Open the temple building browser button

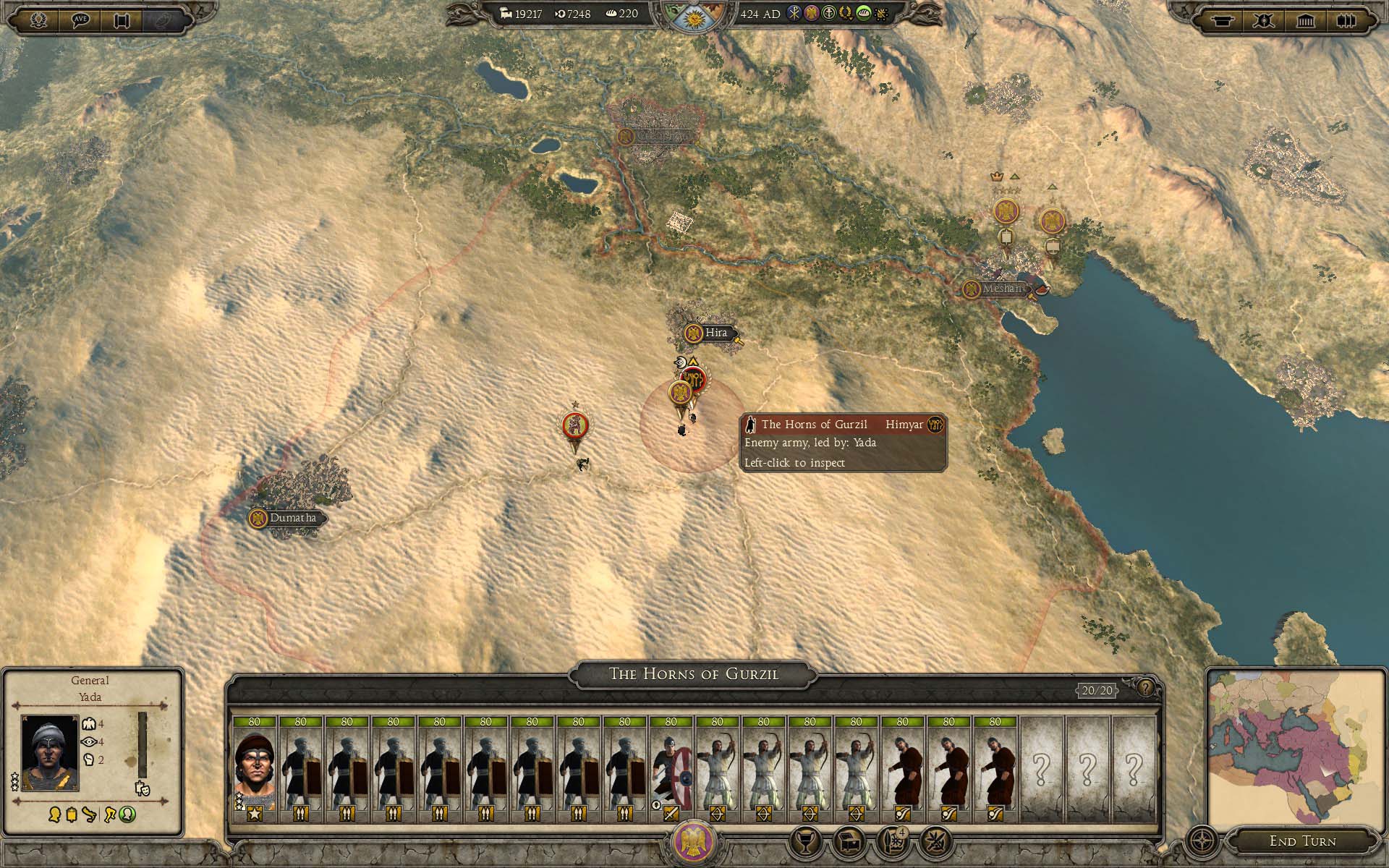pyautogui.click(x=1306, y=20)
